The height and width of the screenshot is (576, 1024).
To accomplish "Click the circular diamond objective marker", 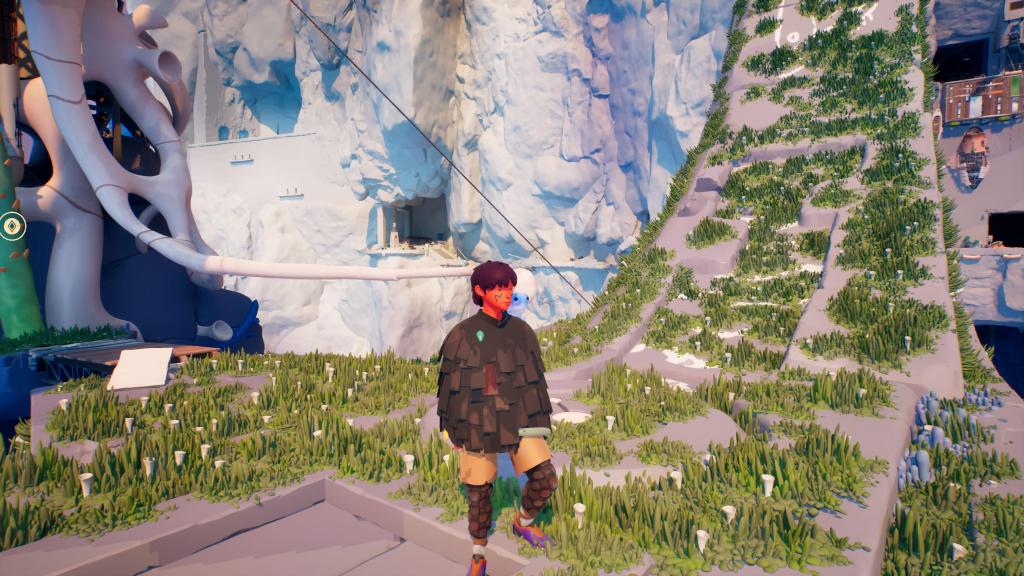I will (12, 226).
